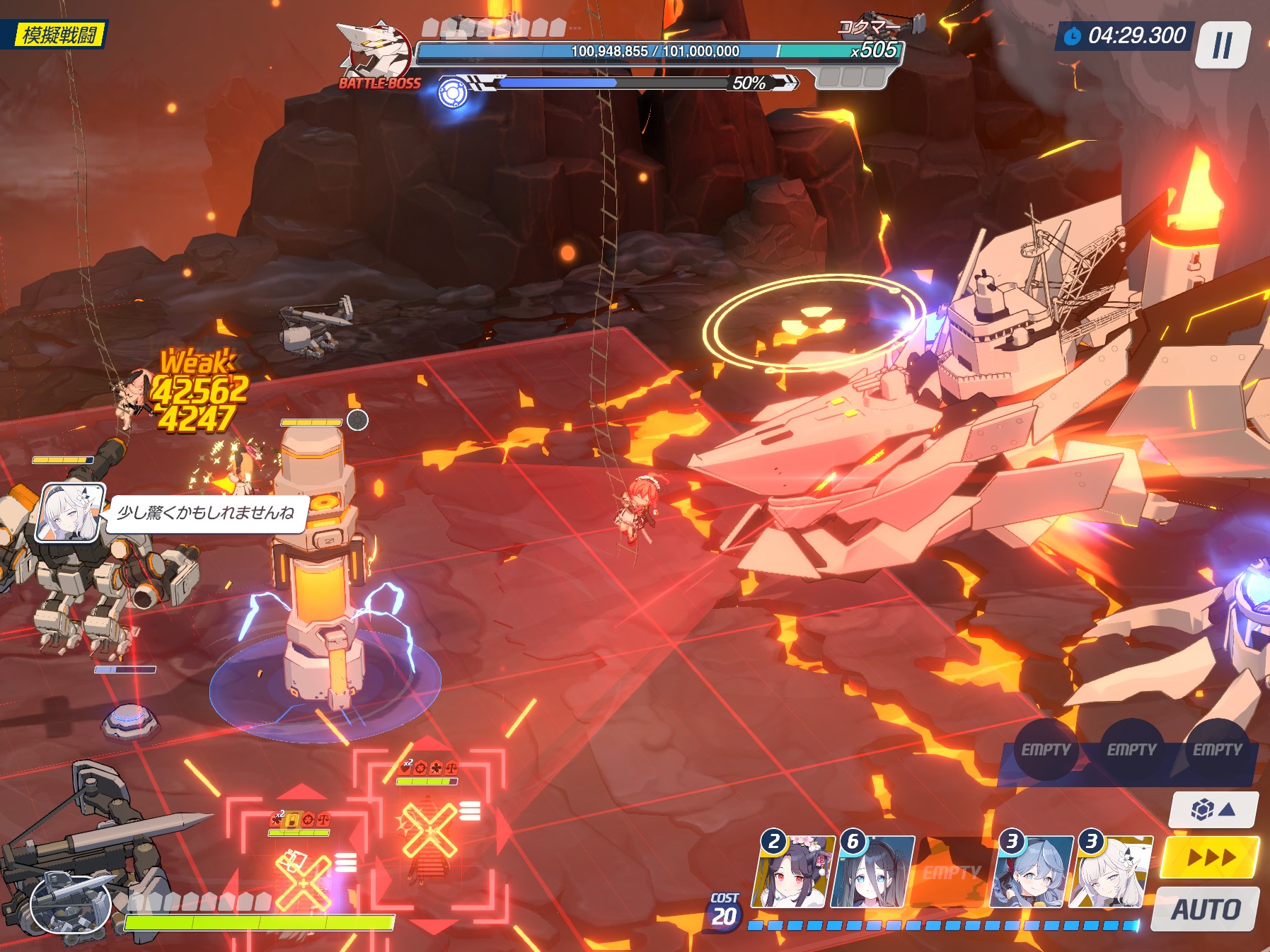Expand the cube icon arrow panel
This screenshot has width=1270, height=952.
coord(1213,809)
